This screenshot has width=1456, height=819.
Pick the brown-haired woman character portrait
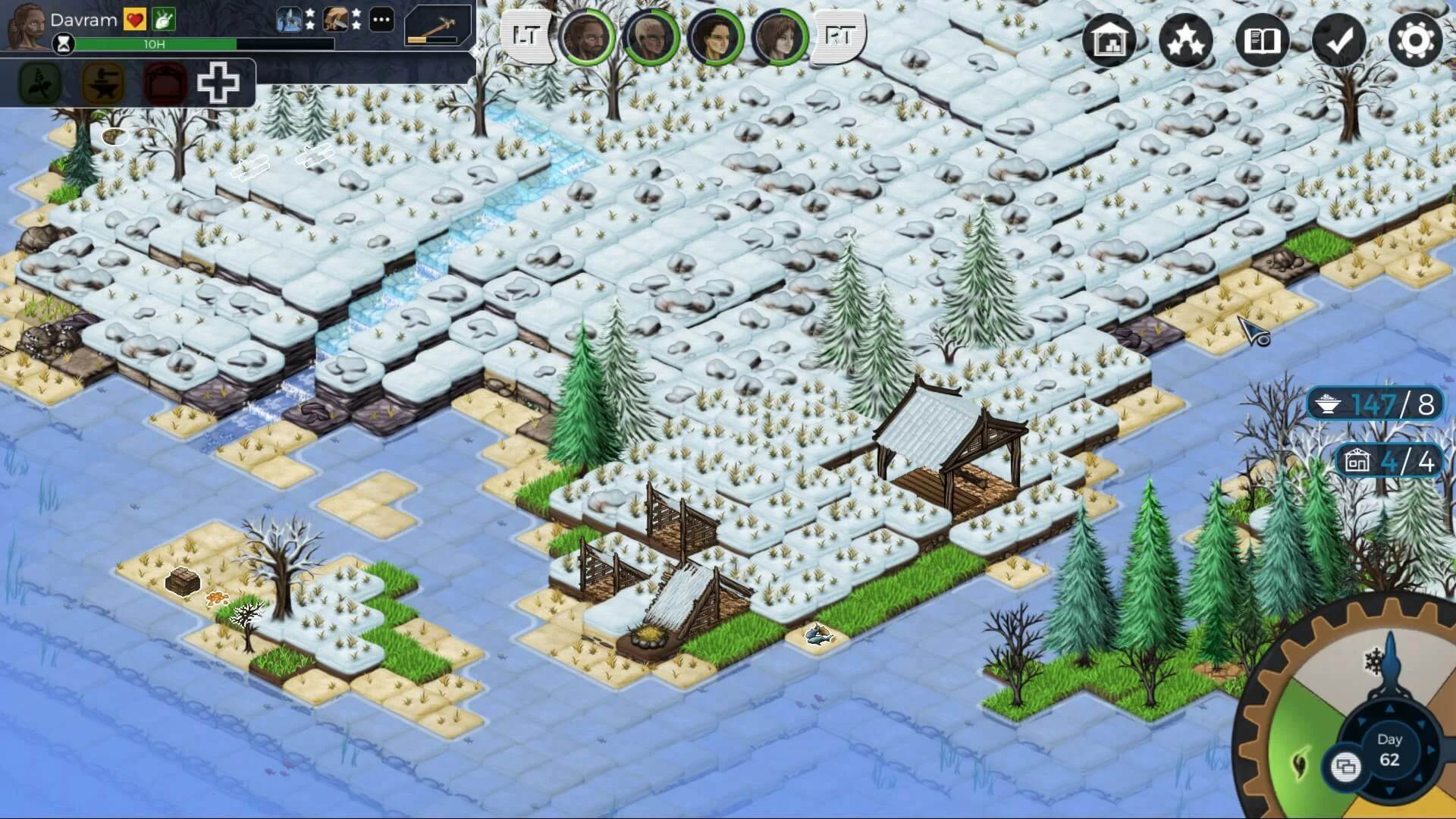[780, 36]
